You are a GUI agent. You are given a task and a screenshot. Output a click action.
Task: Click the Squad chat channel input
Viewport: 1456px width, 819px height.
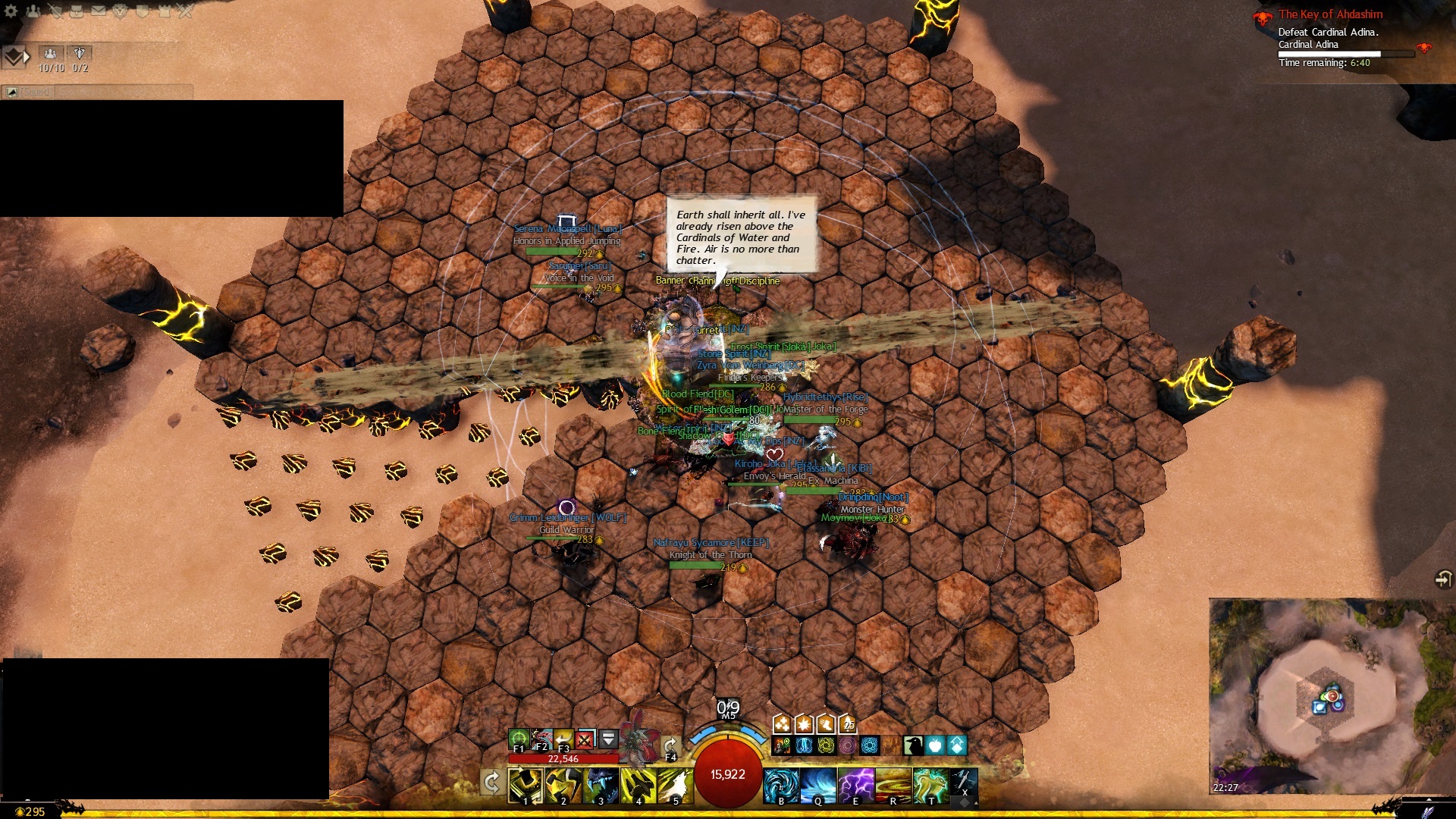(x=114, y=92)
